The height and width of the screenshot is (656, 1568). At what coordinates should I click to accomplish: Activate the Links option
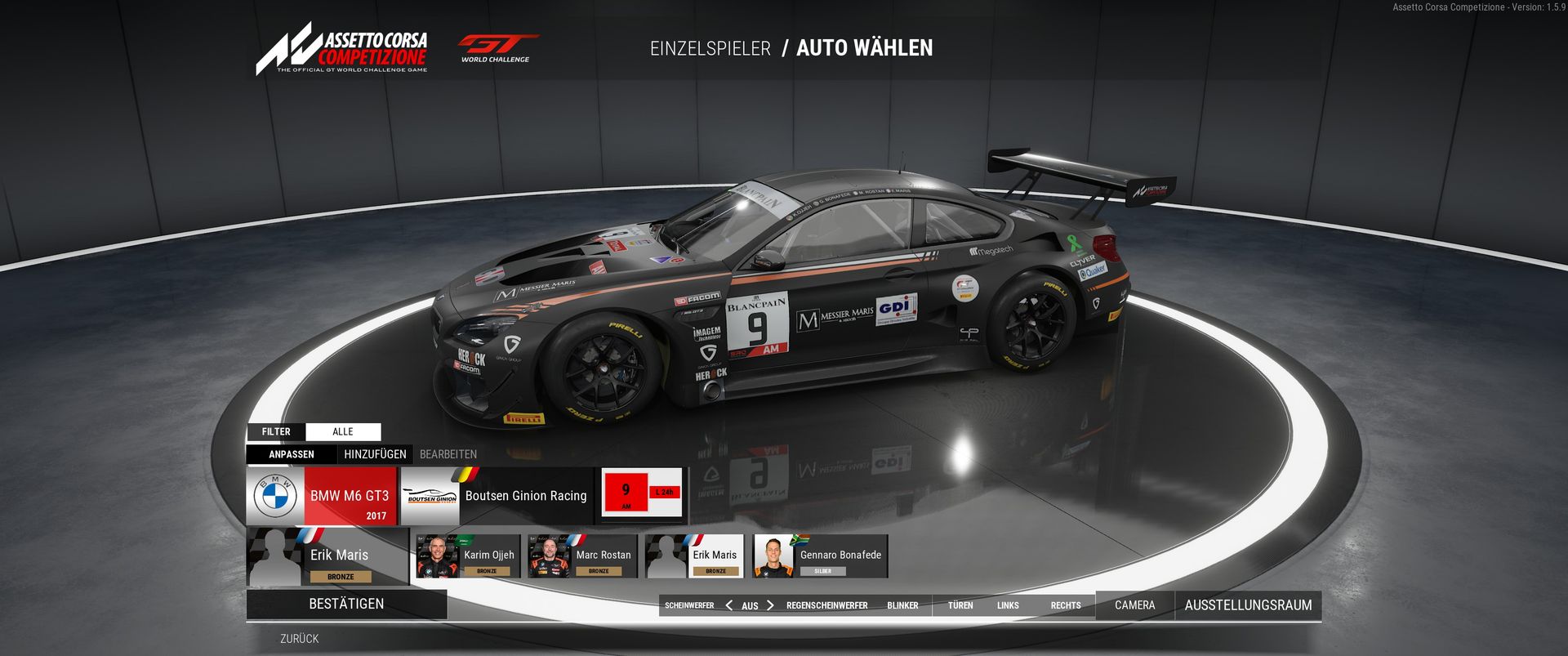[x=1008, y=605]
